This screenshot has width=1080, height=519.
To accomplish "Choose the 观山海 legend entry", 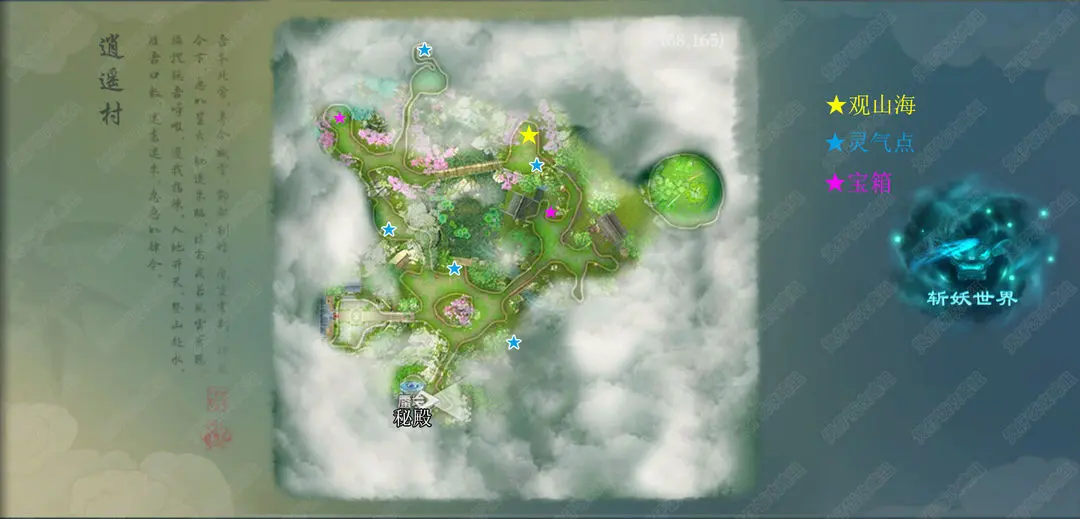I will coord(871,105).
